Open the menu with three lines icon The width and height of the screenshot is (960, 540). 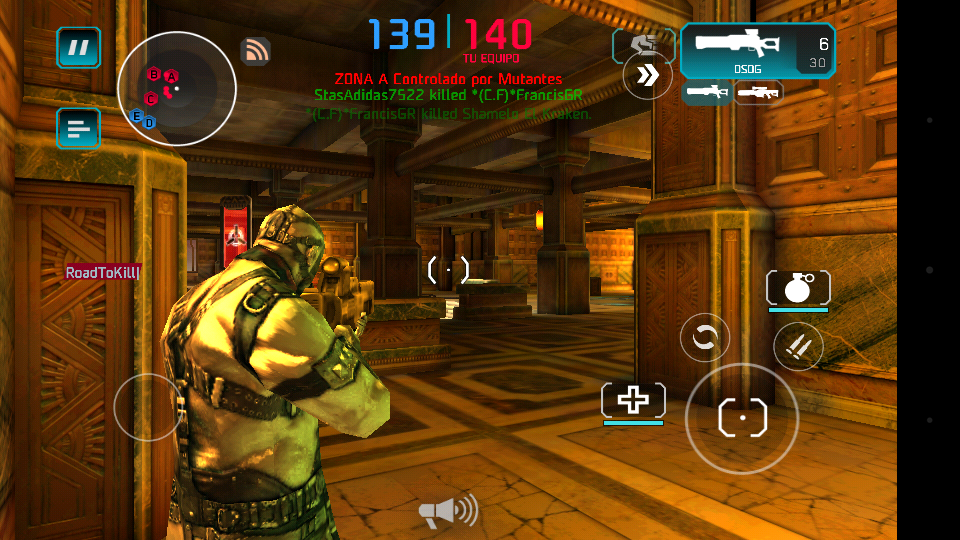pos(78,128)
